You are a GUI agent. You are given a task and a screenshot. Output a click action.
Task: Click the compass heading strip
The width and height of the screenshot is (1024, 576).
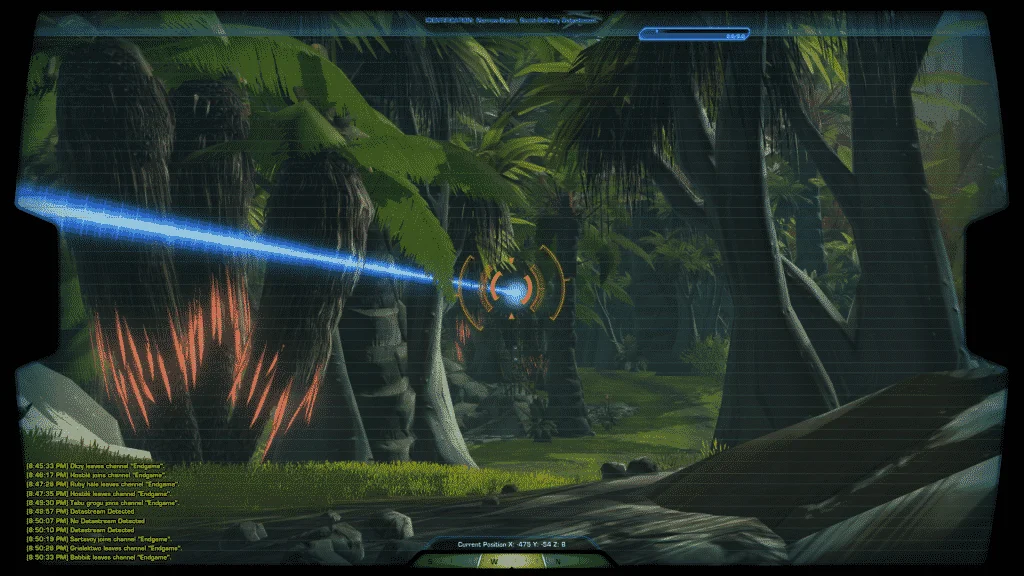(x=512, y=562)
